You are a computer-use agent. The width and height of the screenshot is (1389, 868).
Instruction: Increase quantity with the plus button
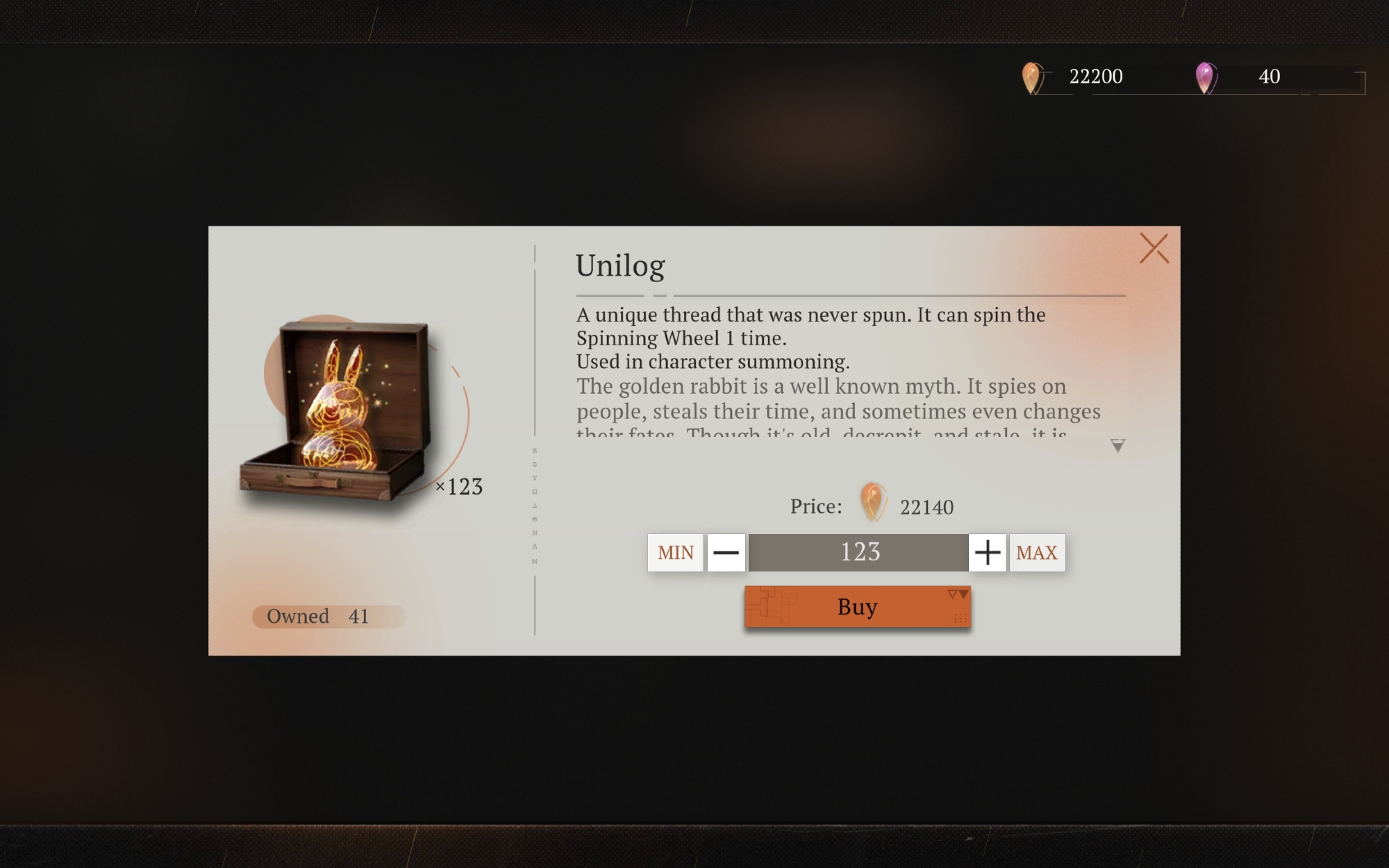(987, 553)
